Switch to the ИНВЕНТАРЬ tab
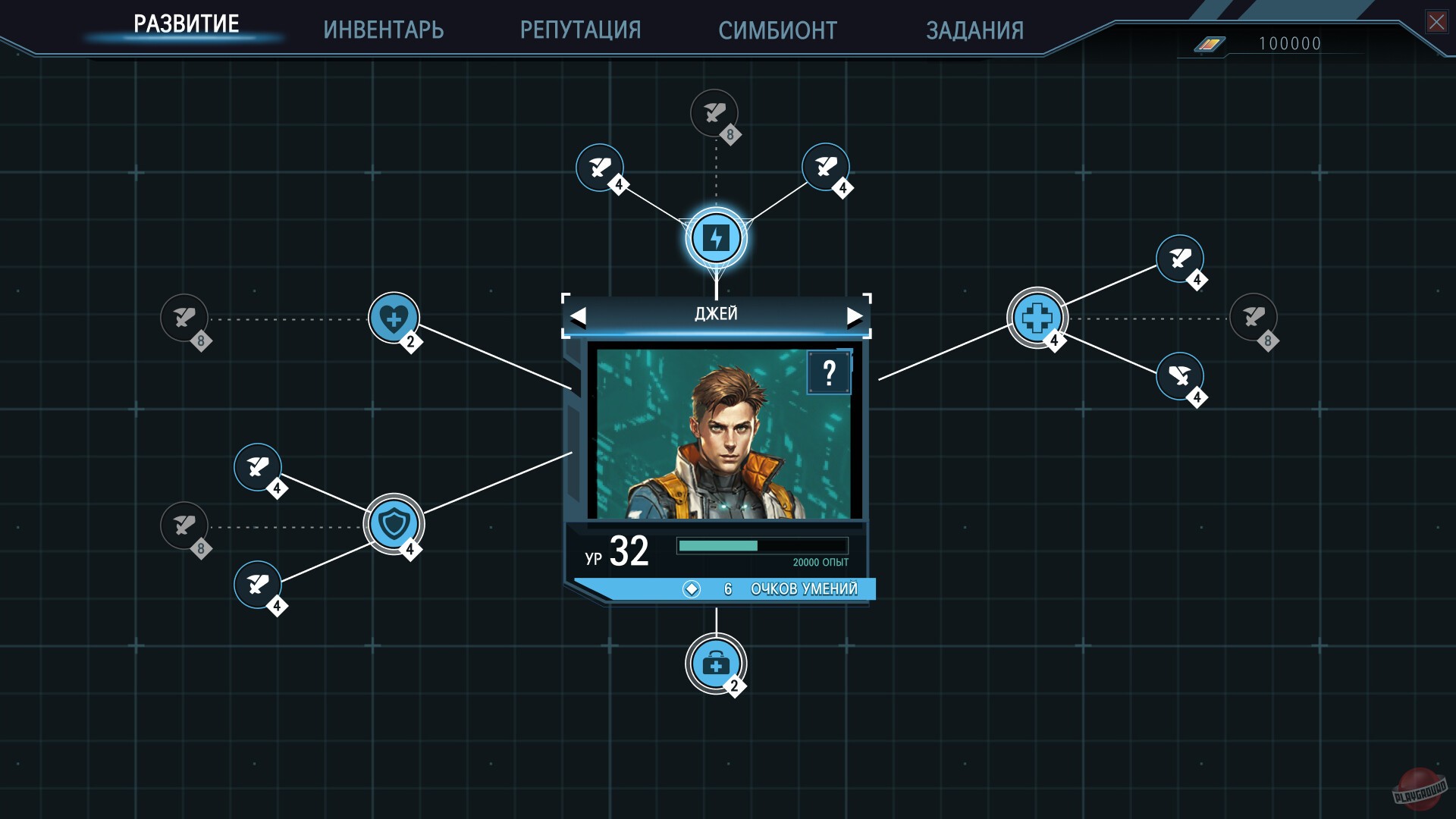The image size is (1456, 819). pos(384,30)
